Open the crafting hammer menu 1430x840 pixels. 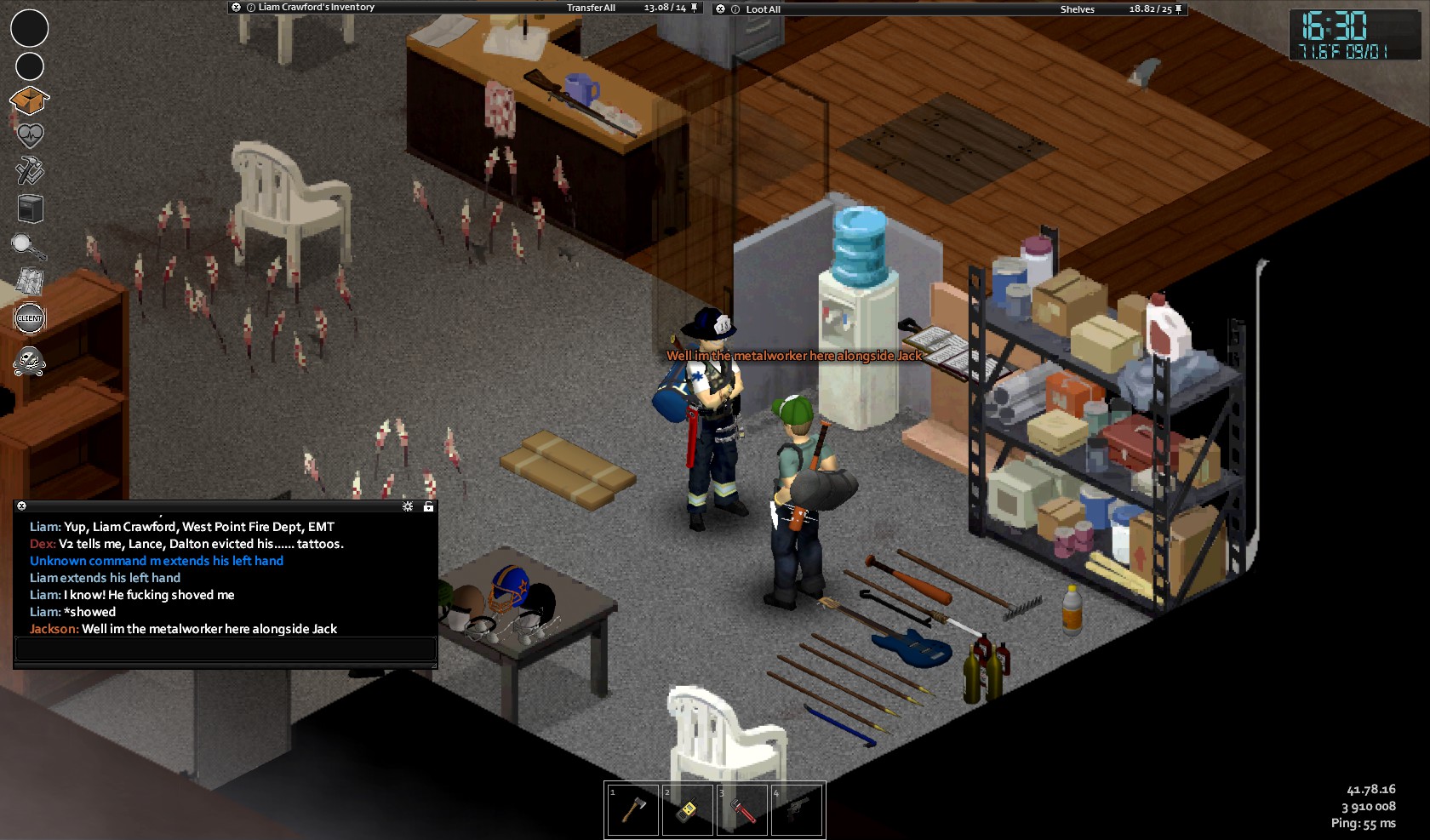(x=30, y=170)
